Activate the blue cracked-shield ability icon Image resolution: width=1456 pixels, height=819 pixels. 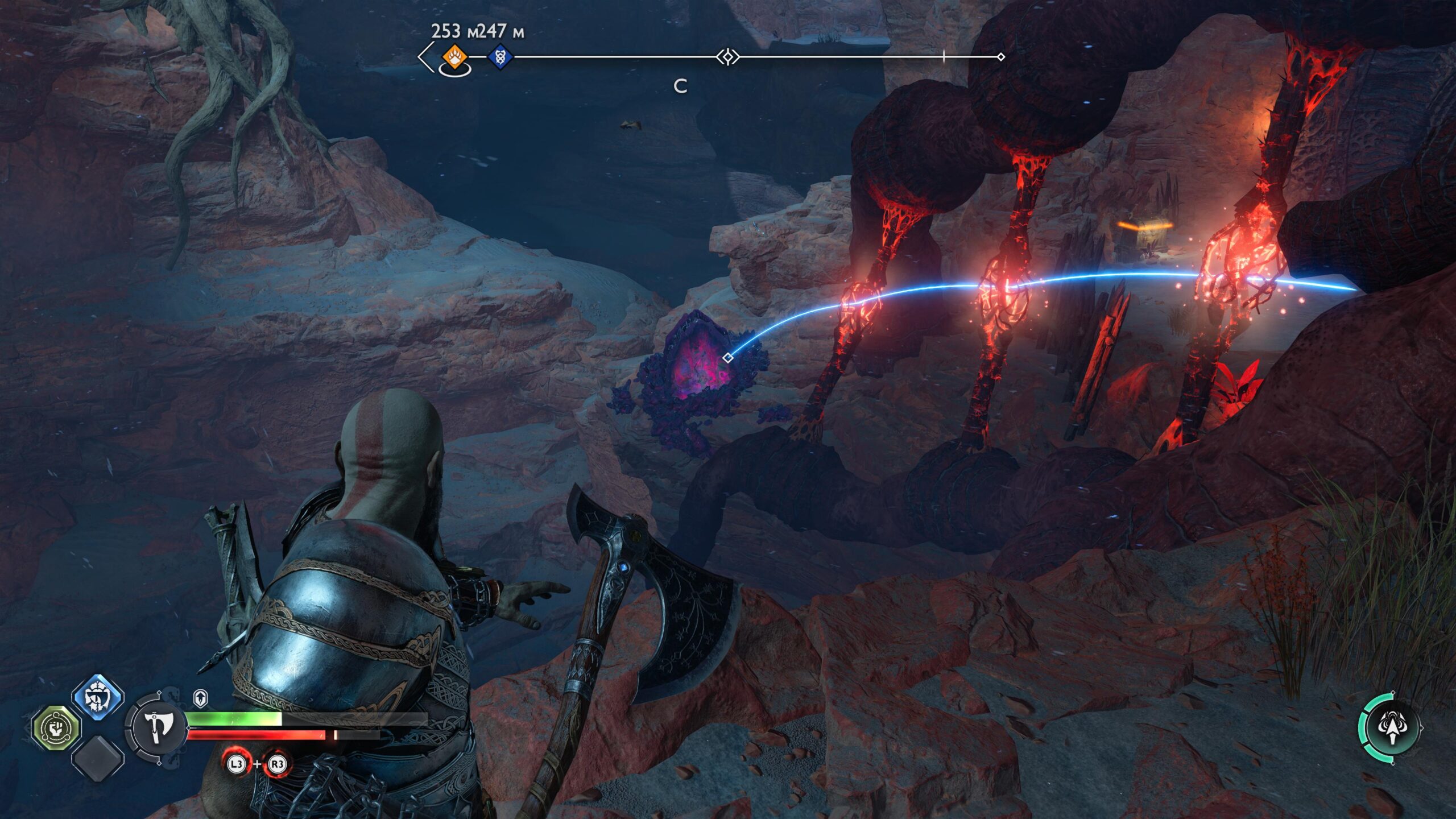click(x=98, y=696)
